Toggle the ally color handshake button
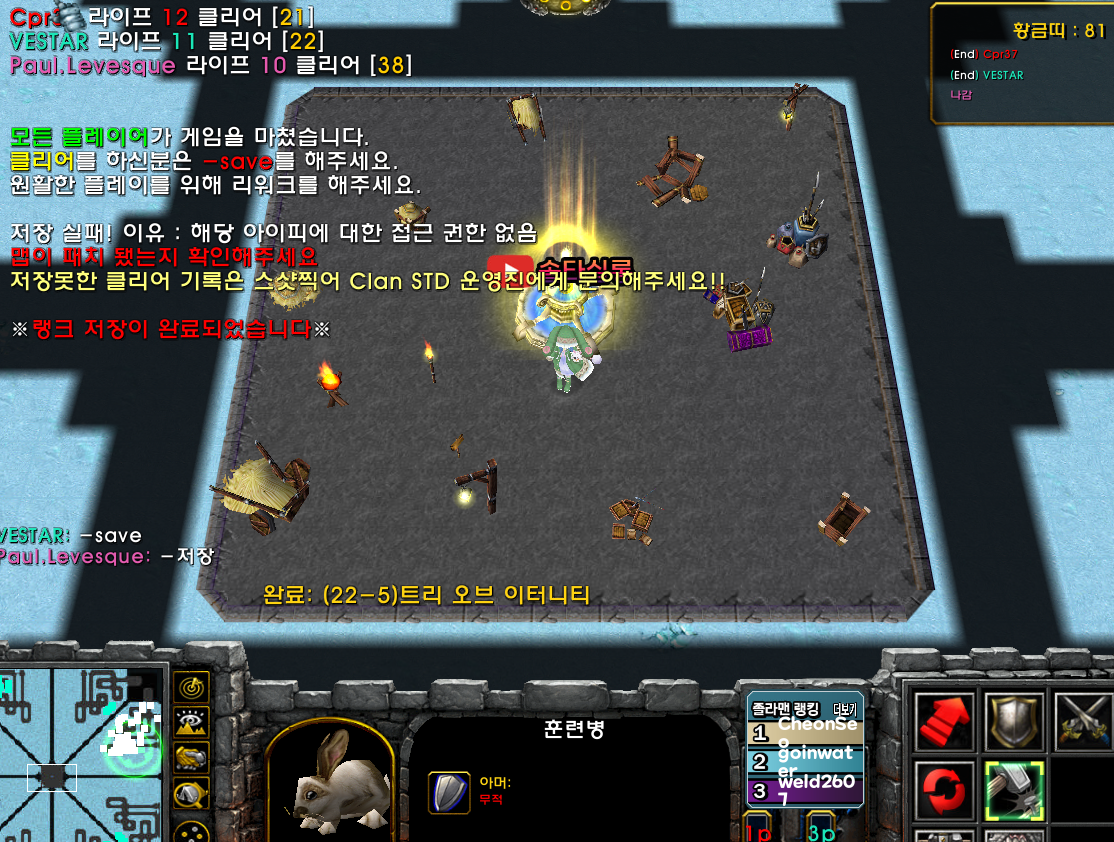The width and height of the screenshot is (1114, 842). coord(191,759)
